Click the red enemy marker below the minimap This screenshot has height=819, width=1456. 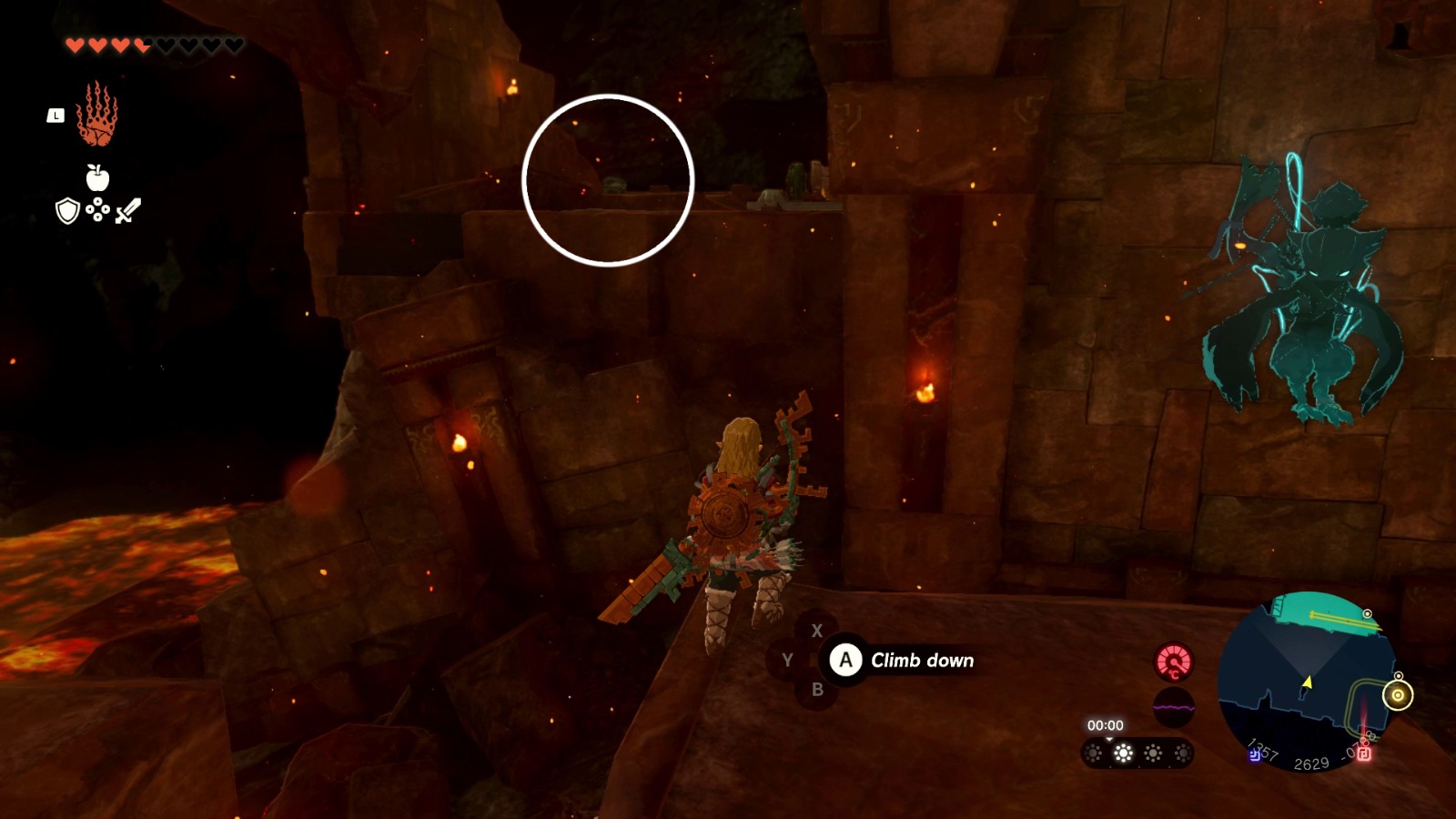click(x=1363, y=753)
